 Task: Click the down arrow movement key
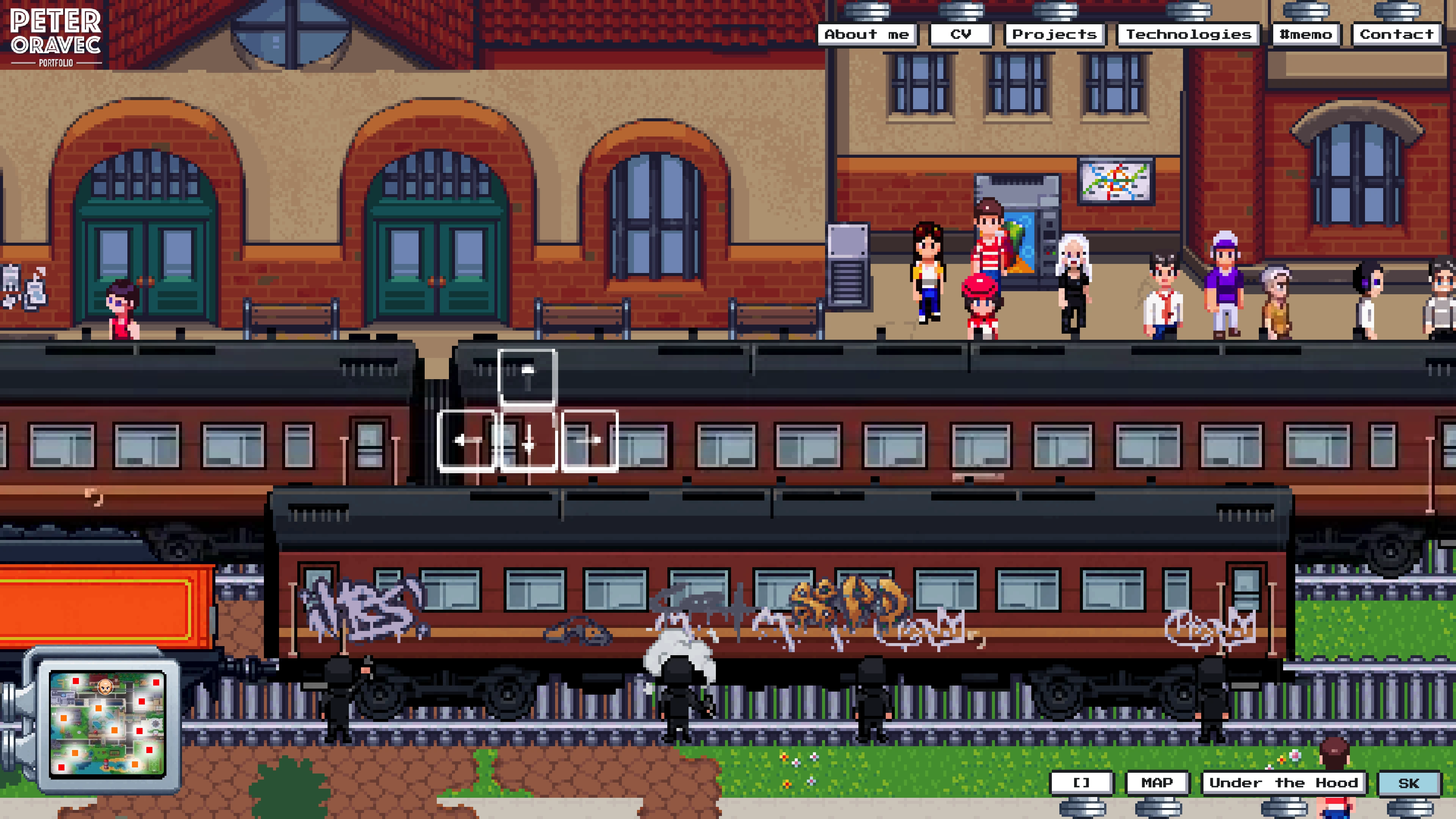528,440
